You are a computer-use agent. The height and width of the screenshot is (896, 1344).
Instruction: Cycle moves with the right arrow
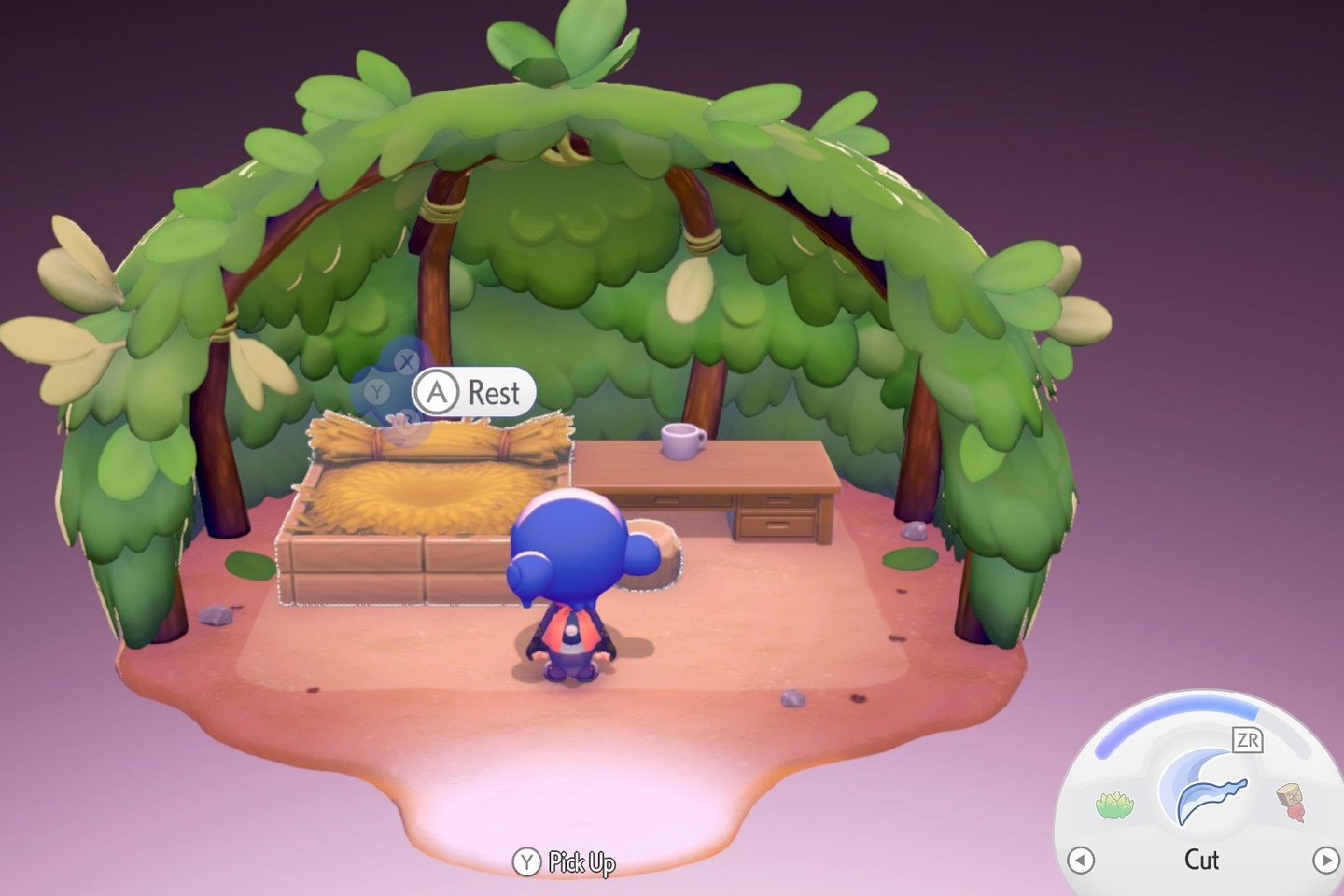click(1325, 860)
